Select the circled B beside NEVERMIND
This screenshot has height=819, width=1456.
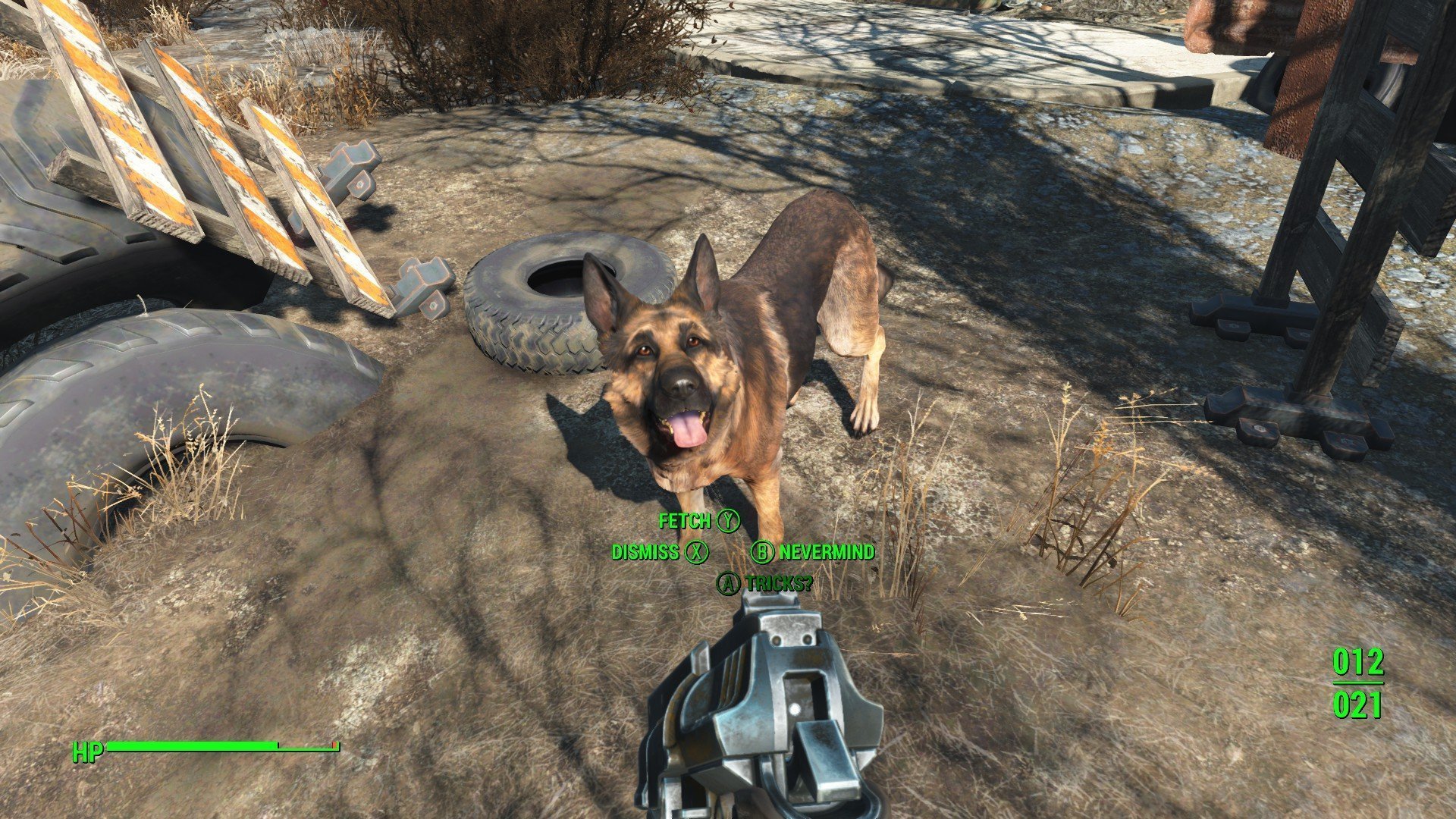762,553
